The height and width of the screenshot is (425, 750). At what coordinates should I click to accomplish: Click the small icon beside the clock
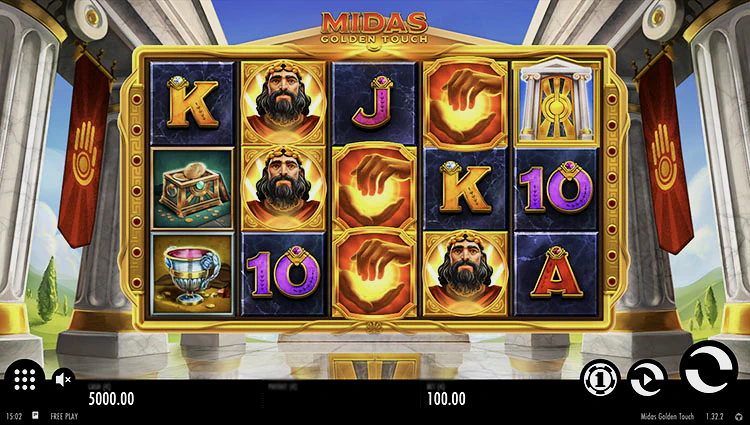[x=36, y=415]
